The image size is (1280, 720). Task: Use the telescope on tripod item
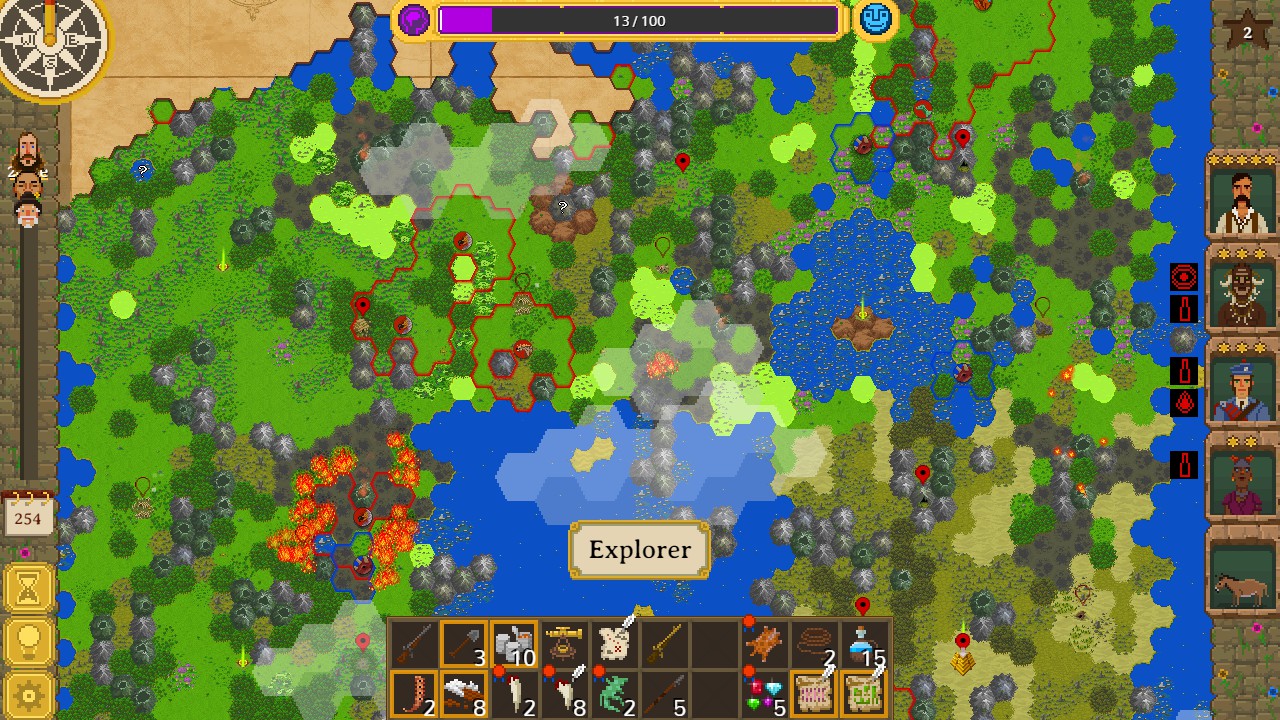(564, 644)
